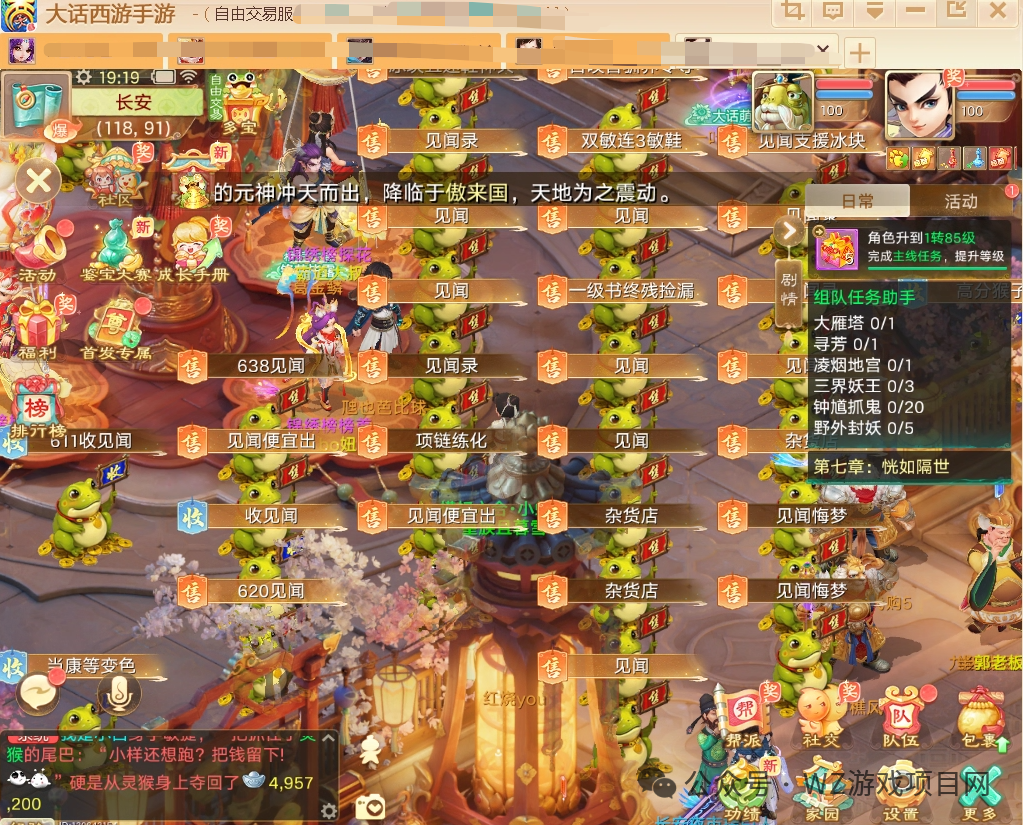
Task: Close the game window
Action: (997, 12)
